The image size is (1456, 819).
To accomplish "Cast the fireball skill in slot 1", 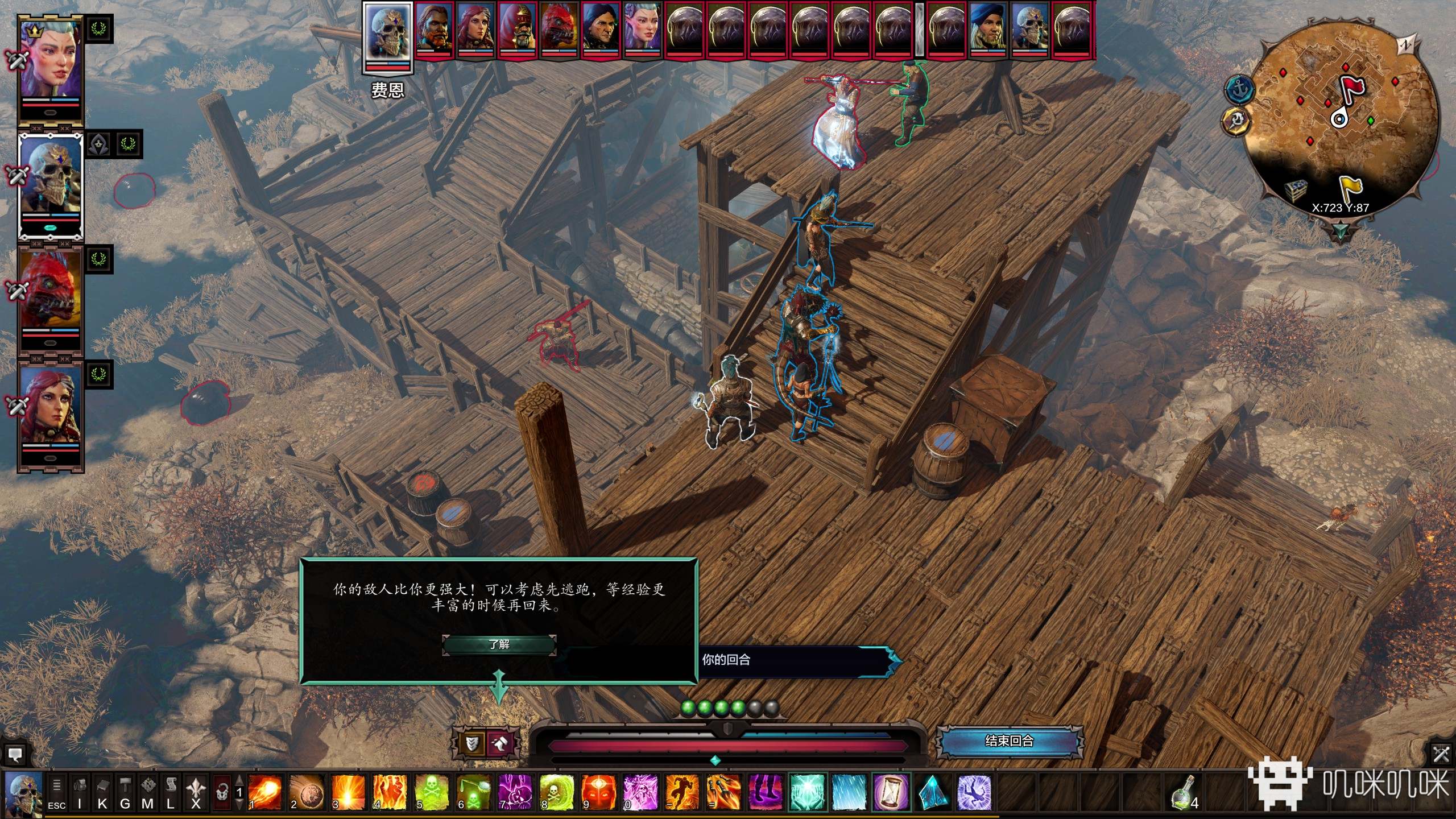I will pyautogui.click(x=264, y=791).
